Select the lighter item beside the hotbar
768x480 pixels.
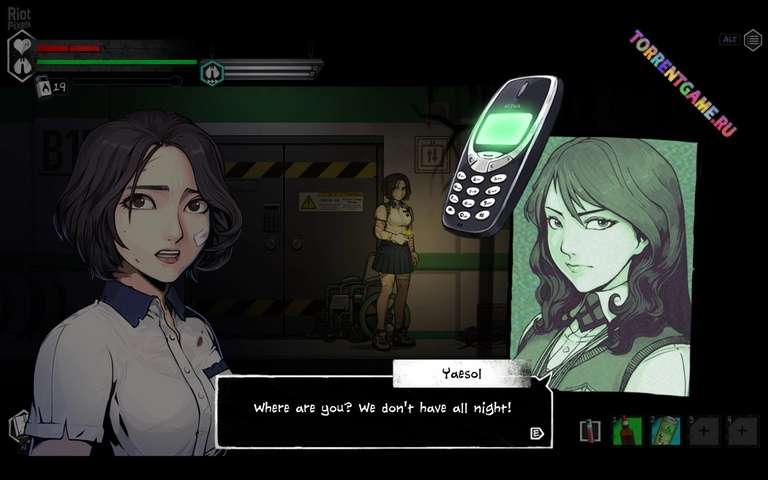(590, 431)
